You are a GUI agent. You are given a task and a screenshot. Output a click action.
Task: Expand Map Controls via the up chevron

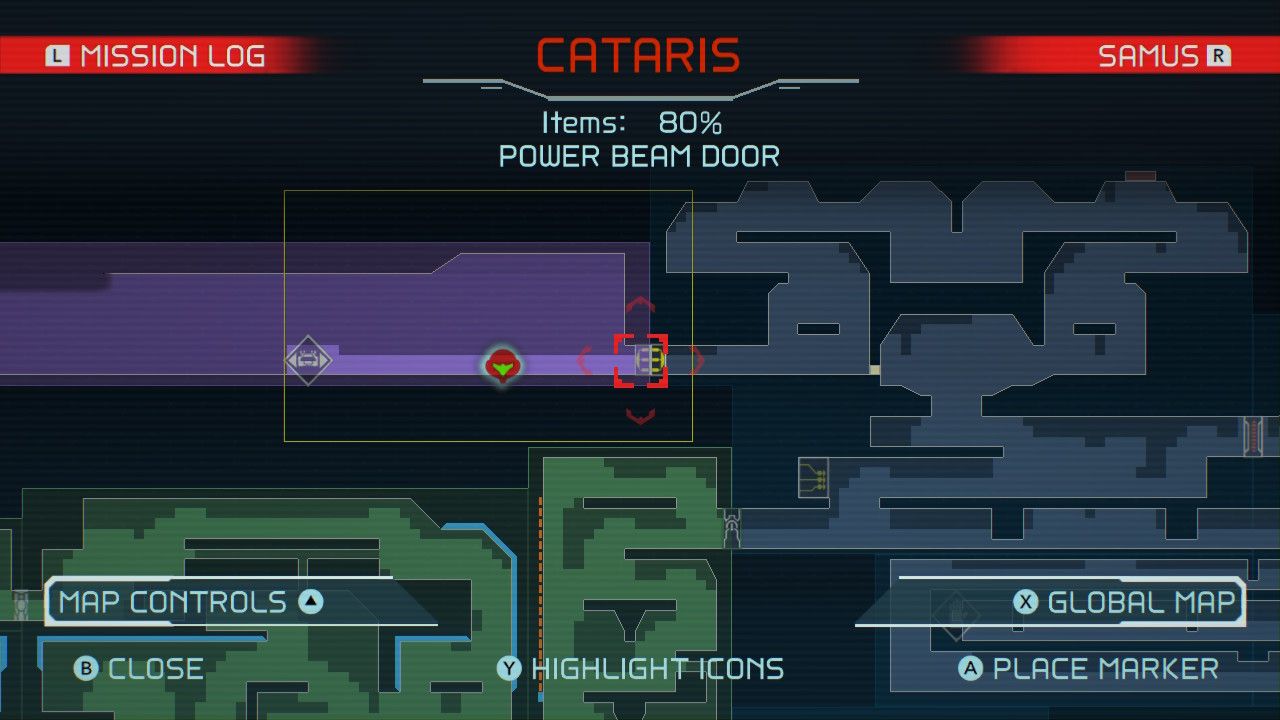(x=311, y=601)
